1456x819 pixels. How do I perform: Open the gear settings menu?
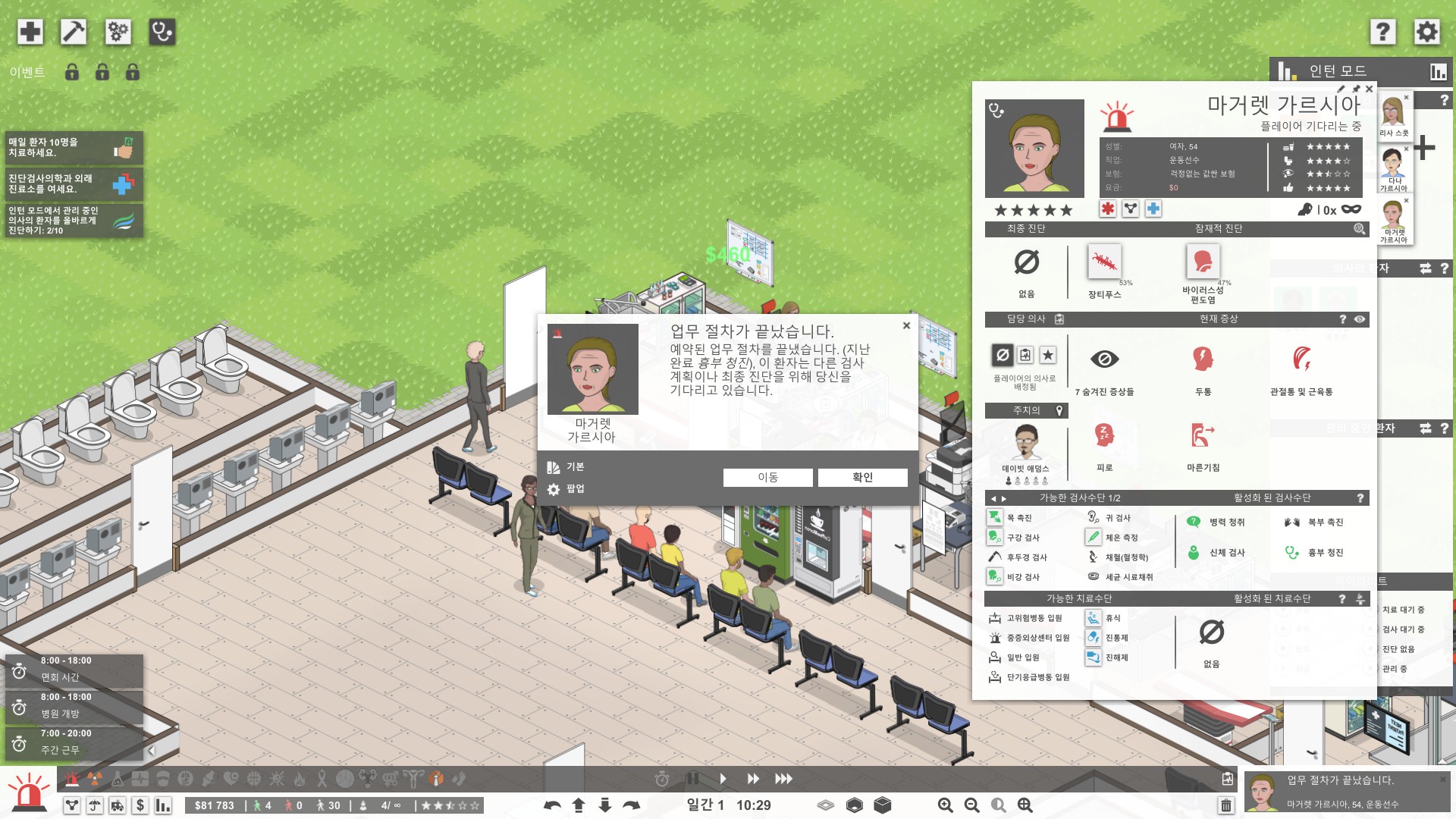1426,32
